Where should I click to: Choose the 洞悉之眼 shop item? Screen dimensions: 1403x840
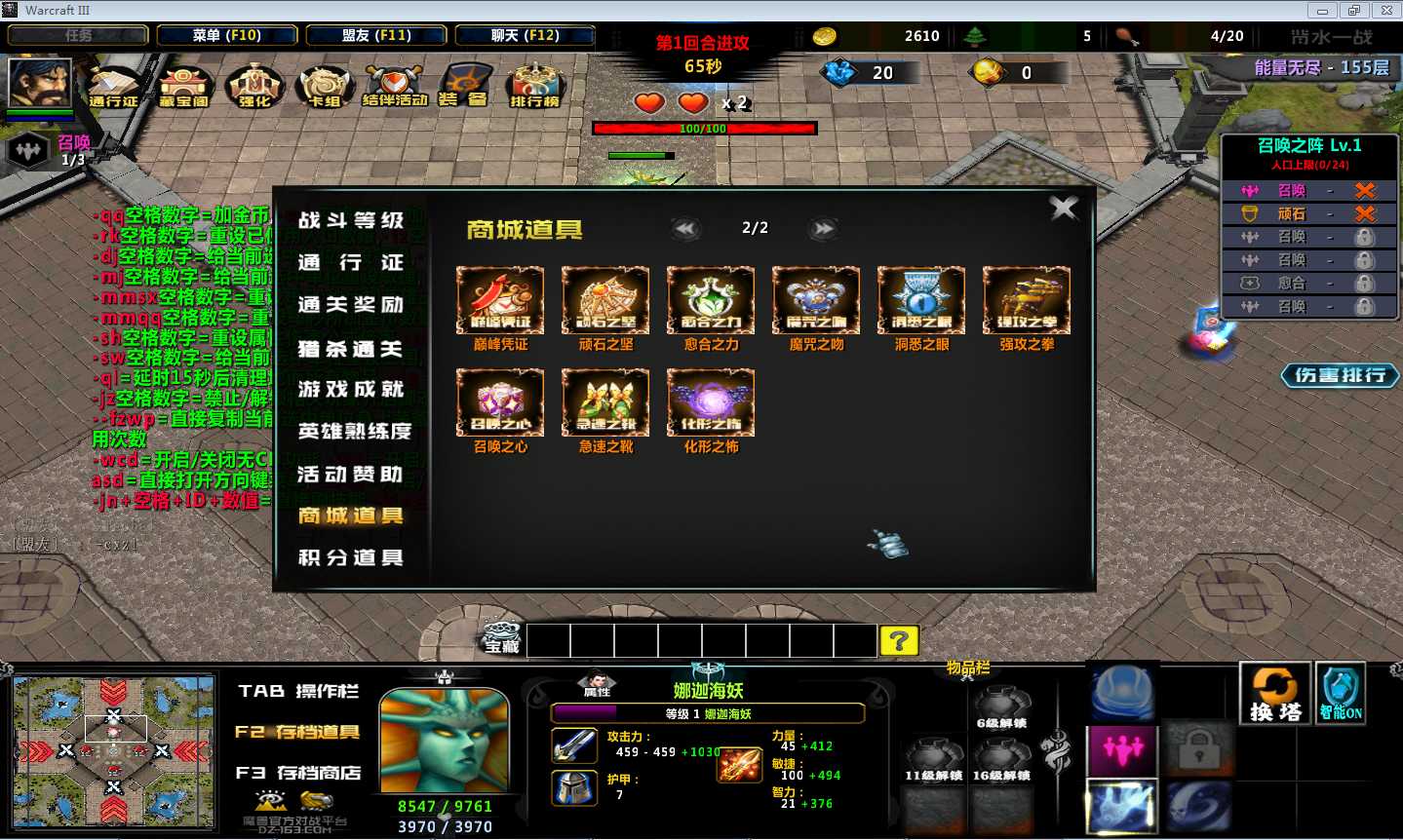coord(921,301)
